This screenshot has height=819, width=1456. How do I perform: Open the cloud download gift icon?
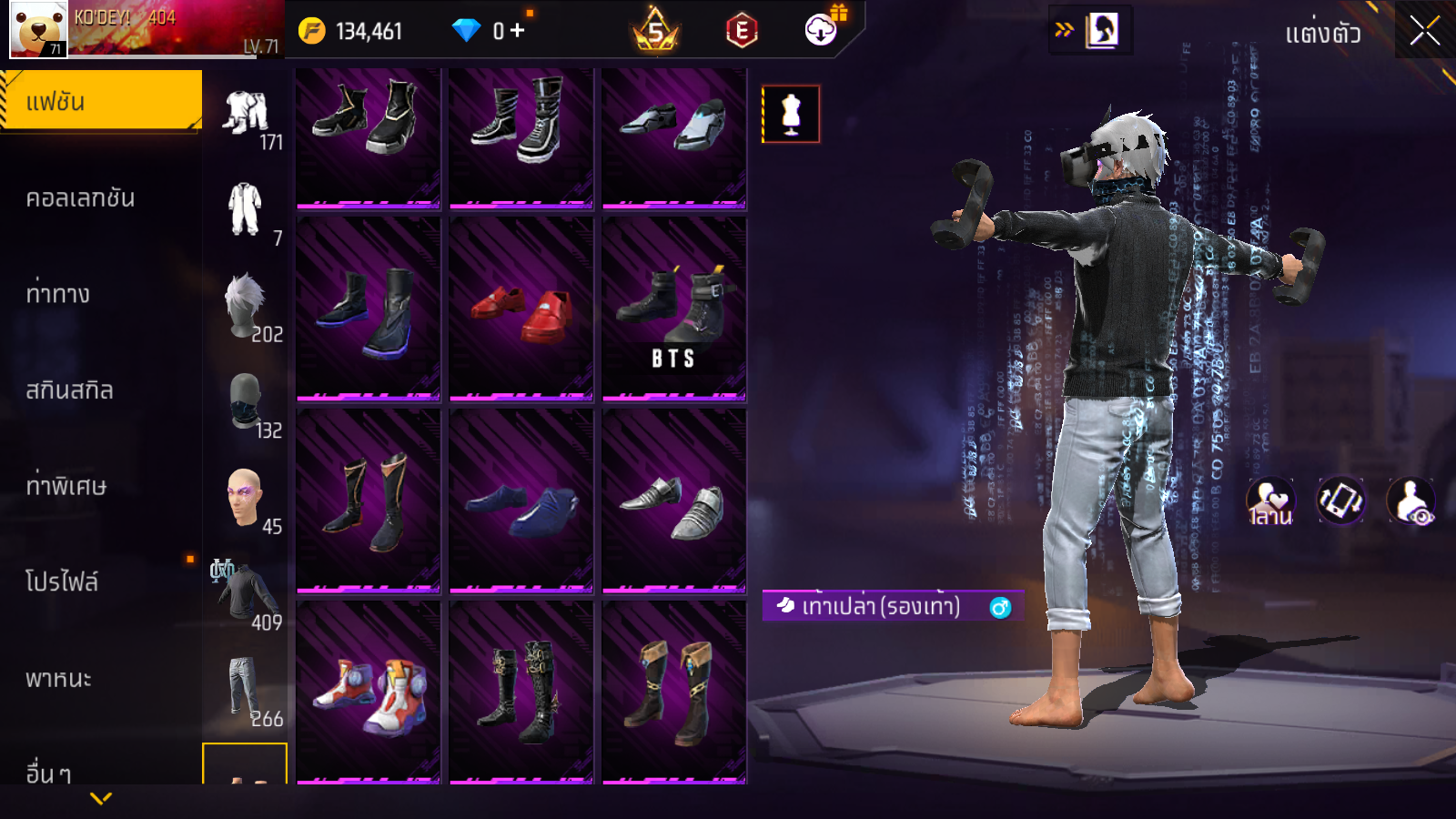coord(822,30)
